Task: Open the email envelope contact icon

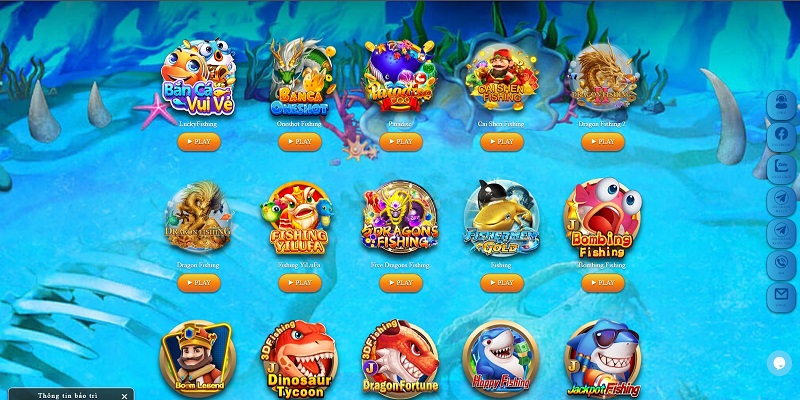Action: point(781,296)
